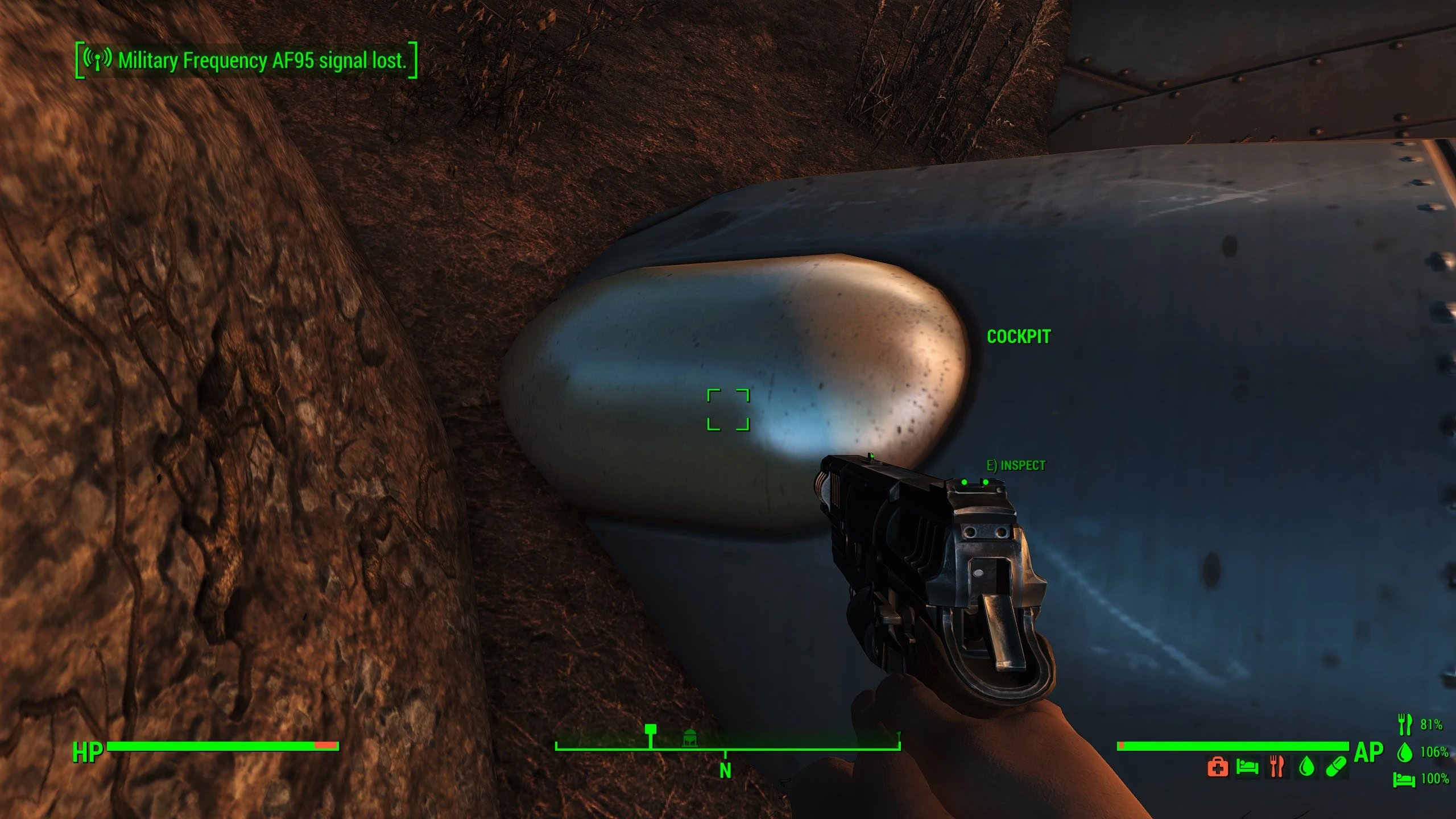Select the water drop icon beside the pill

(1307, 767)
